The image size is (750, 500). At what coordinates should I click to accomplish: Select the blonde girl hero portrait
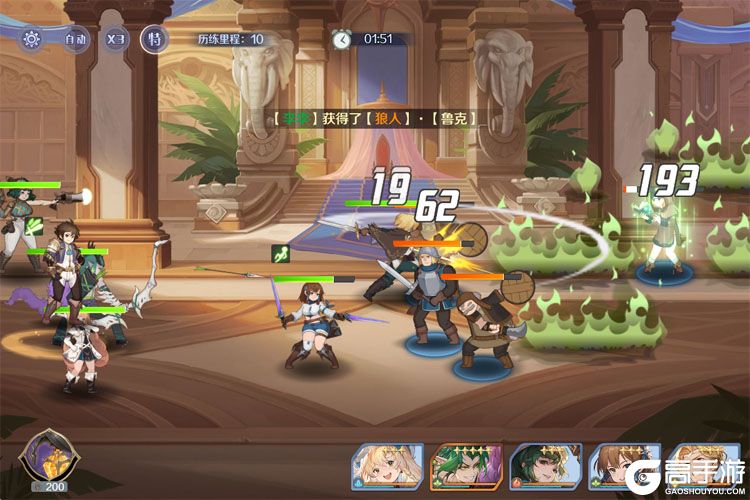387,466
